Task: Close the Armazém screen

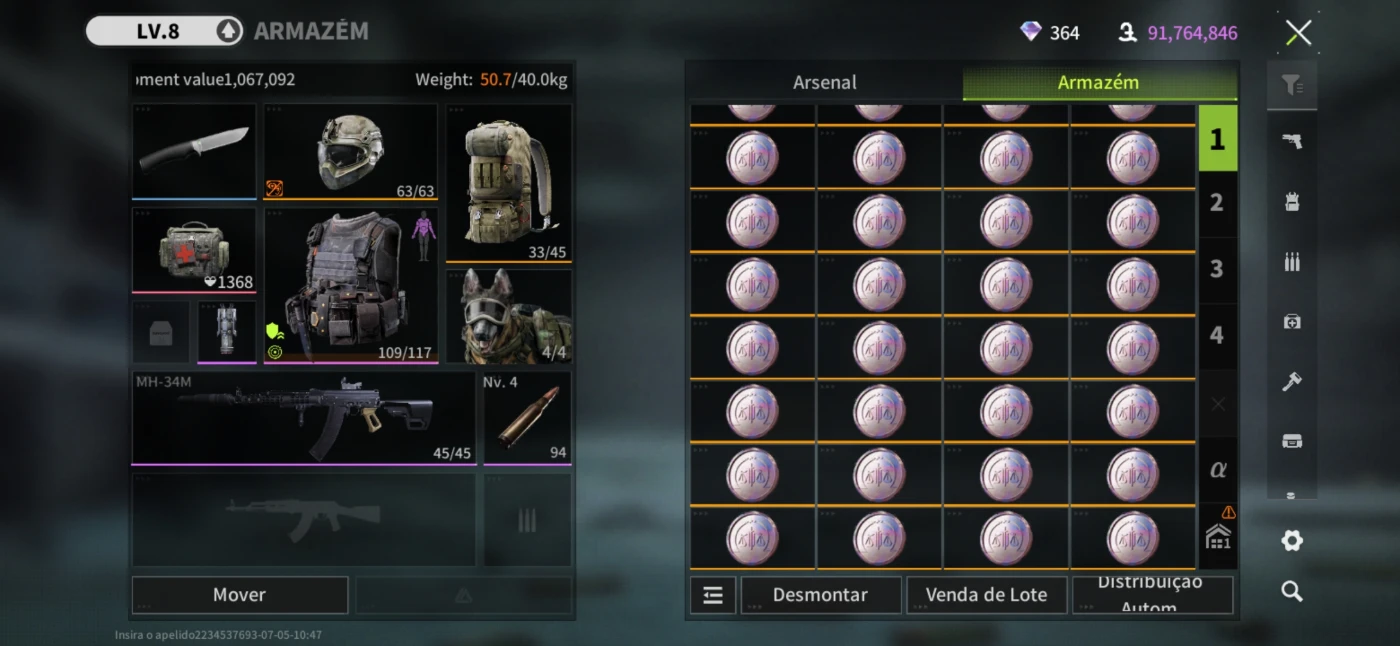Action: (1298, 33)
